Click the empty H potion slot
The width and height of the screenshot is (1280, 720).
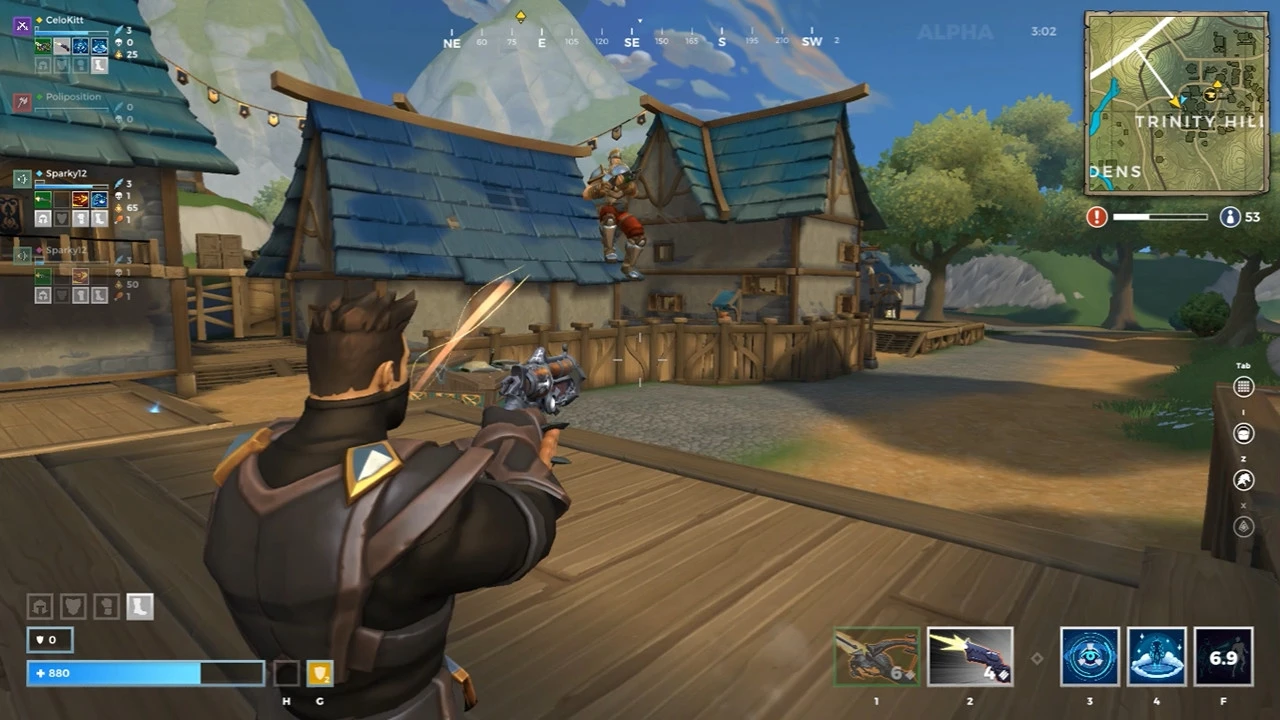click(x=285, y=672)
